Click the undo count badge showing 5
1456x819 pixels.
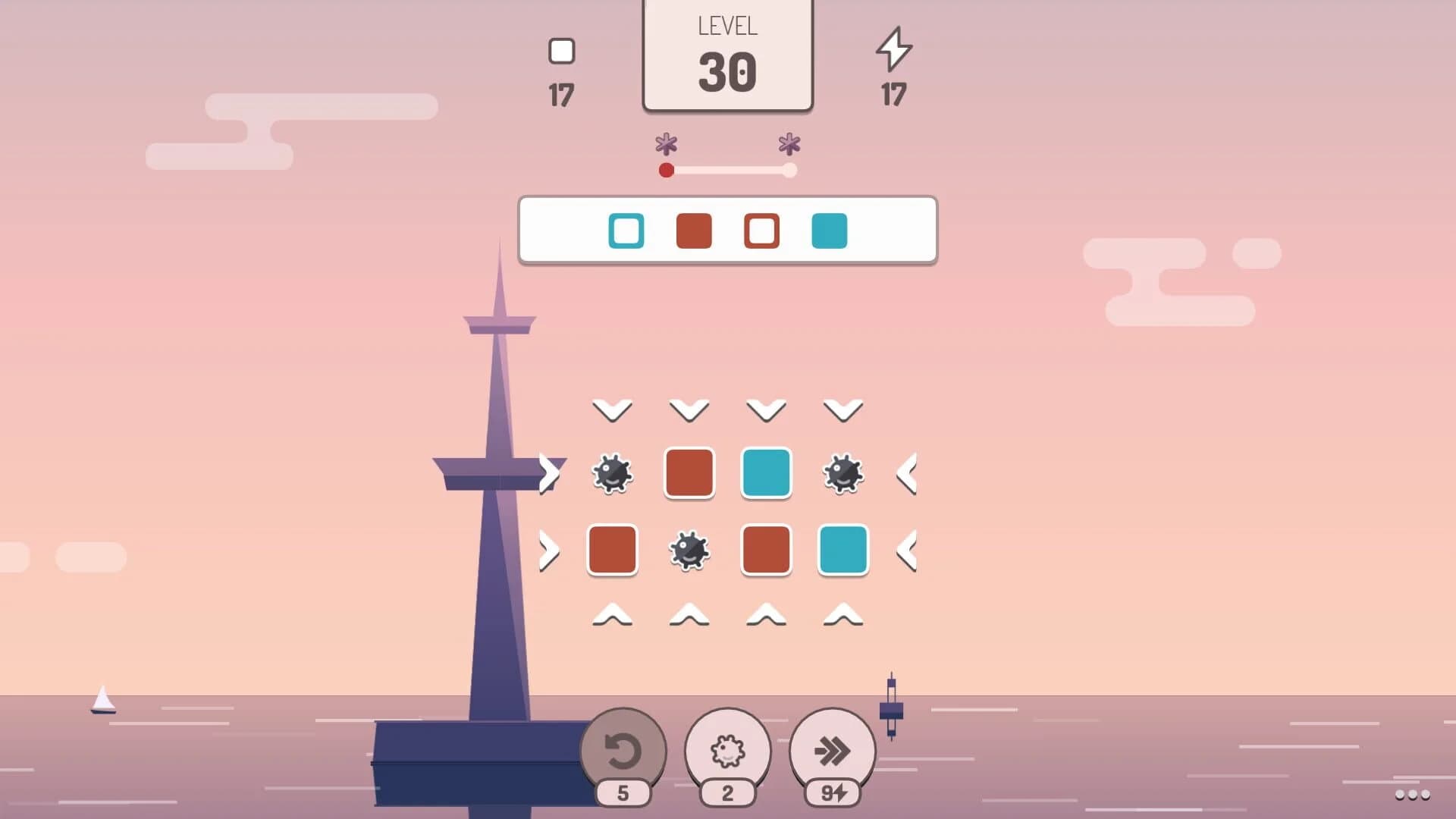tap(622, 793)
